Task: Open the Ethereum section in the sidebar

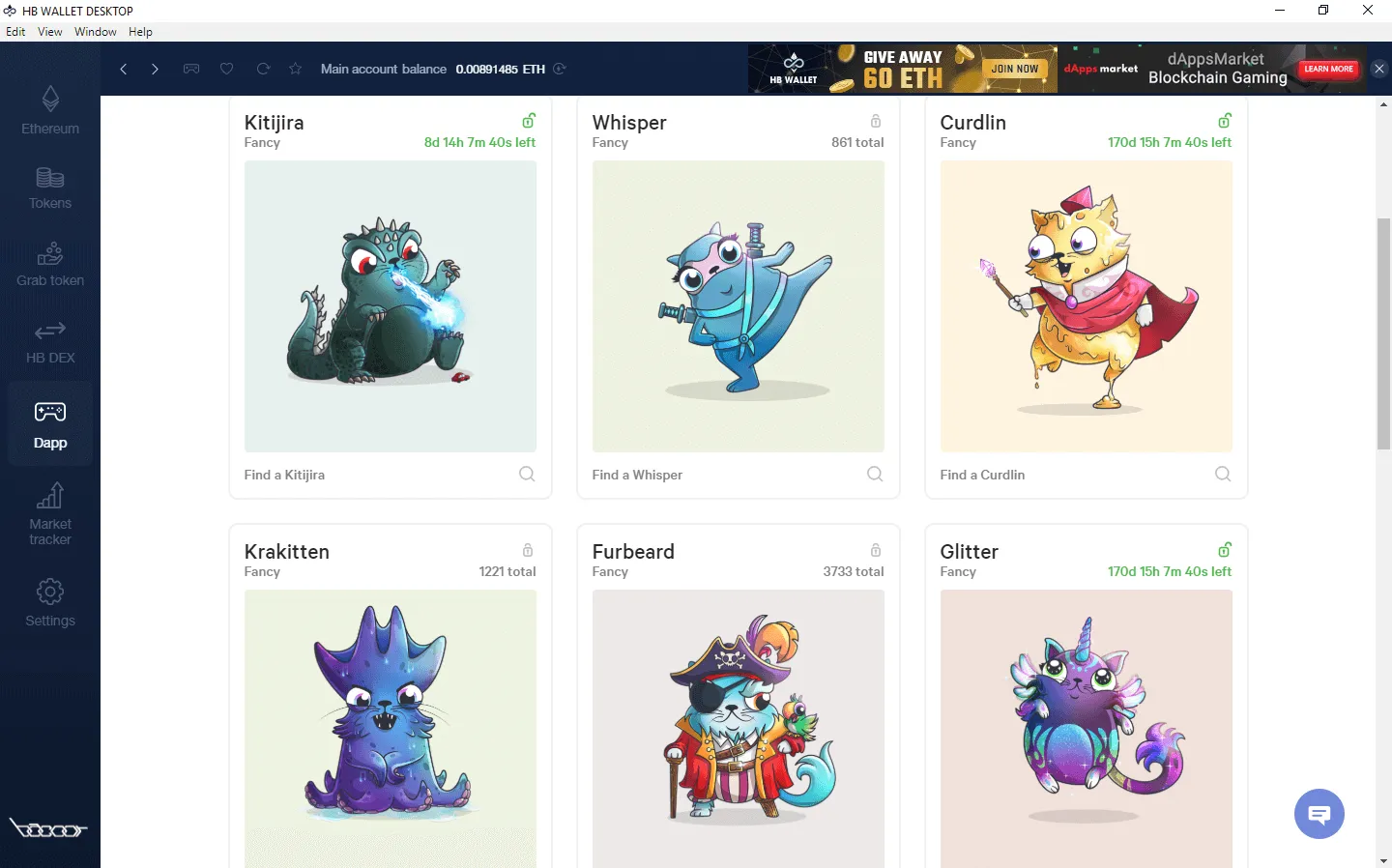Action: click(x=49, y=109)
